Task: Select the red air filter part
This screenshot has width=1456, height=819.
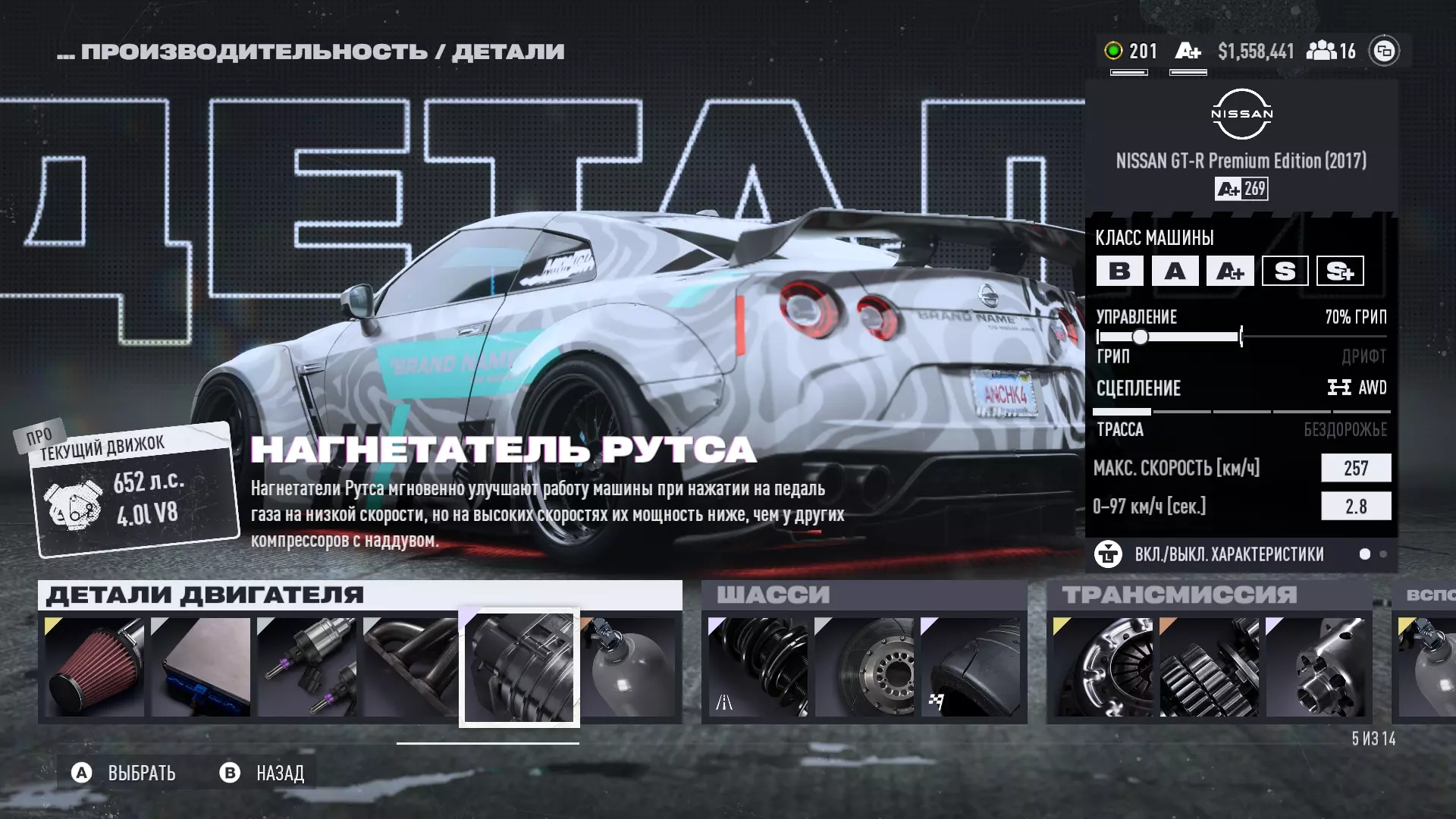Action: tap(95, 667)
